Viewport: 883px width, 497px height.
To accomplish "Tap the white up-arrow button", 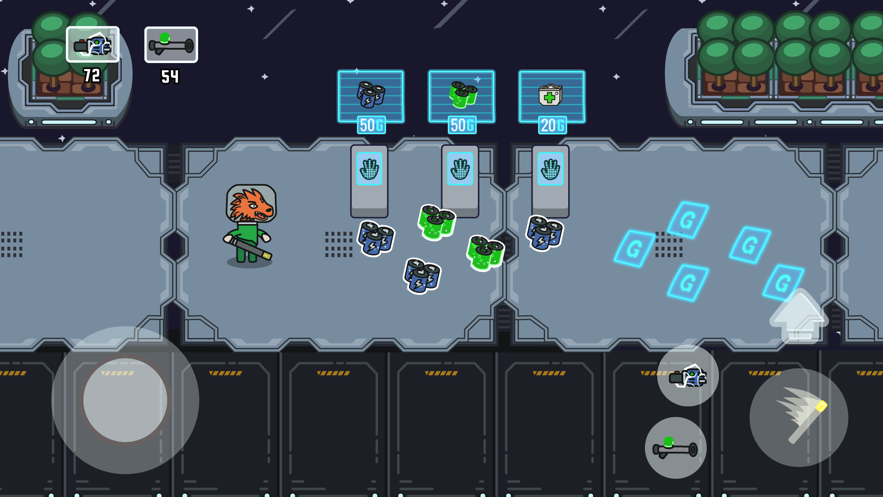I will point(797,316).
